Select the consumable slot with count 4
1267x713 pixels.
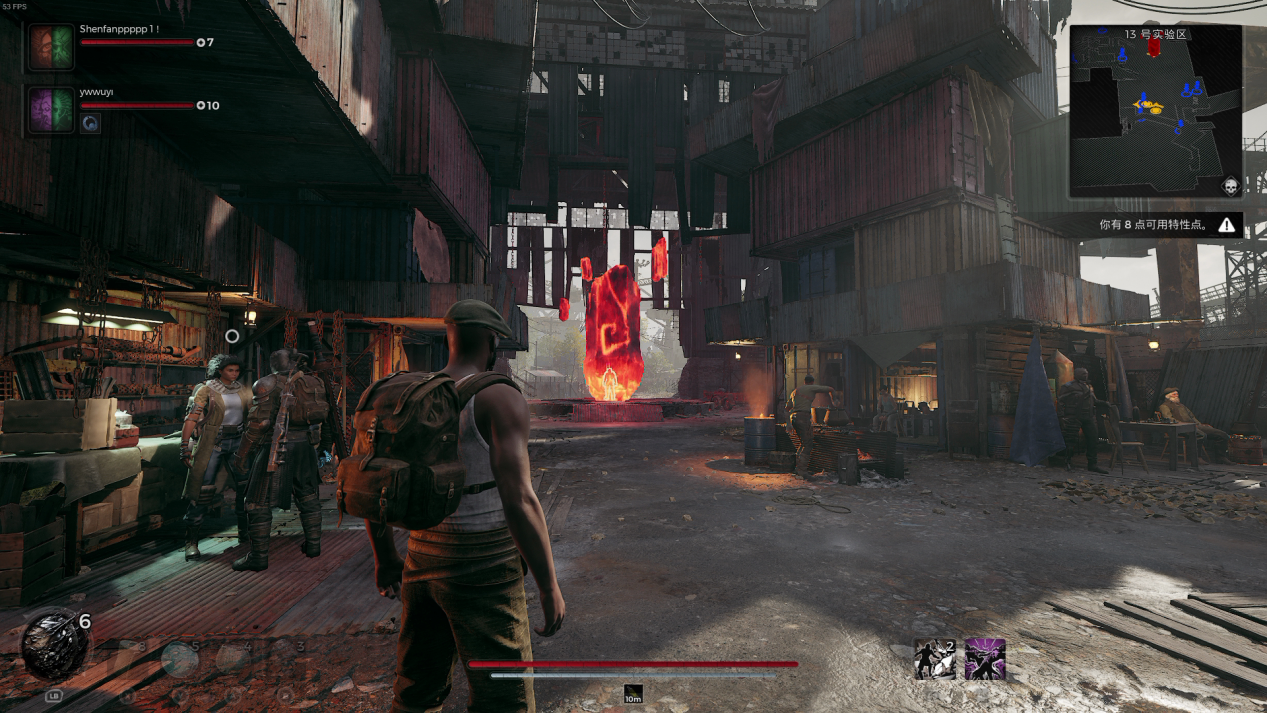[233, 659]
